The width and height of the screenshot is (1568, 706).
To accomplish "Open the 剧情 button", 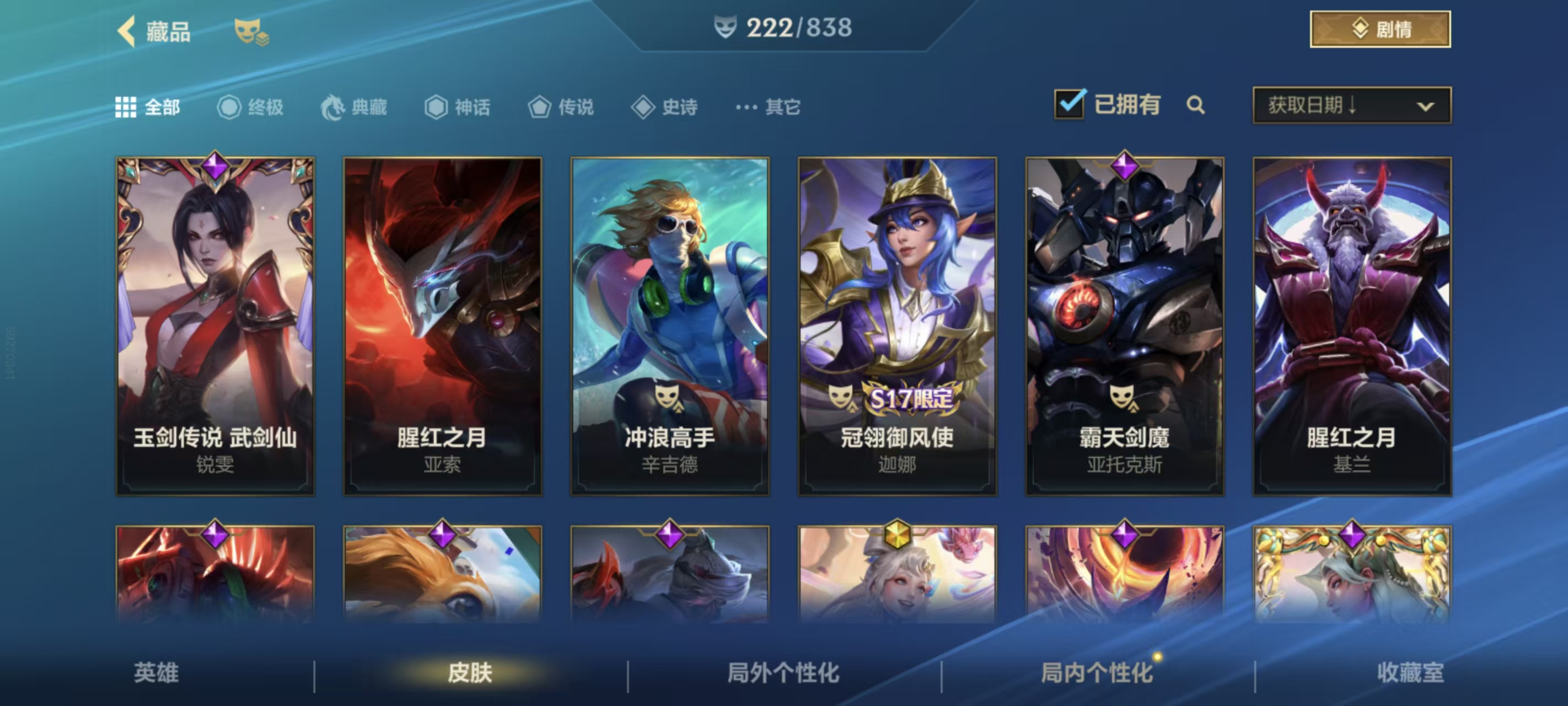I will coord(1380,29).
